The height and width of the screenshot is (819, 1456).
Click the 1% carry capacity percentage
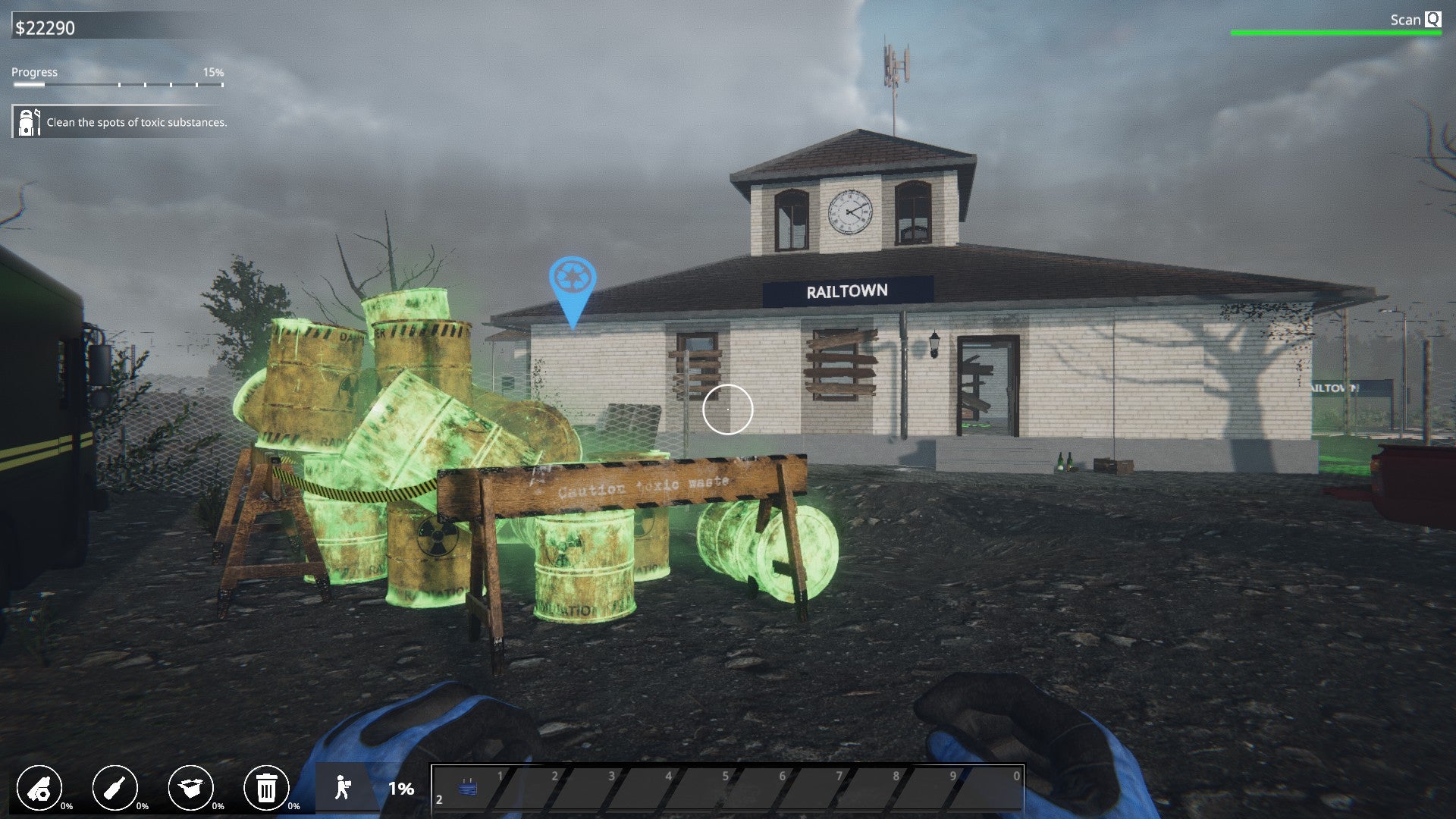(x=400, y=789)
